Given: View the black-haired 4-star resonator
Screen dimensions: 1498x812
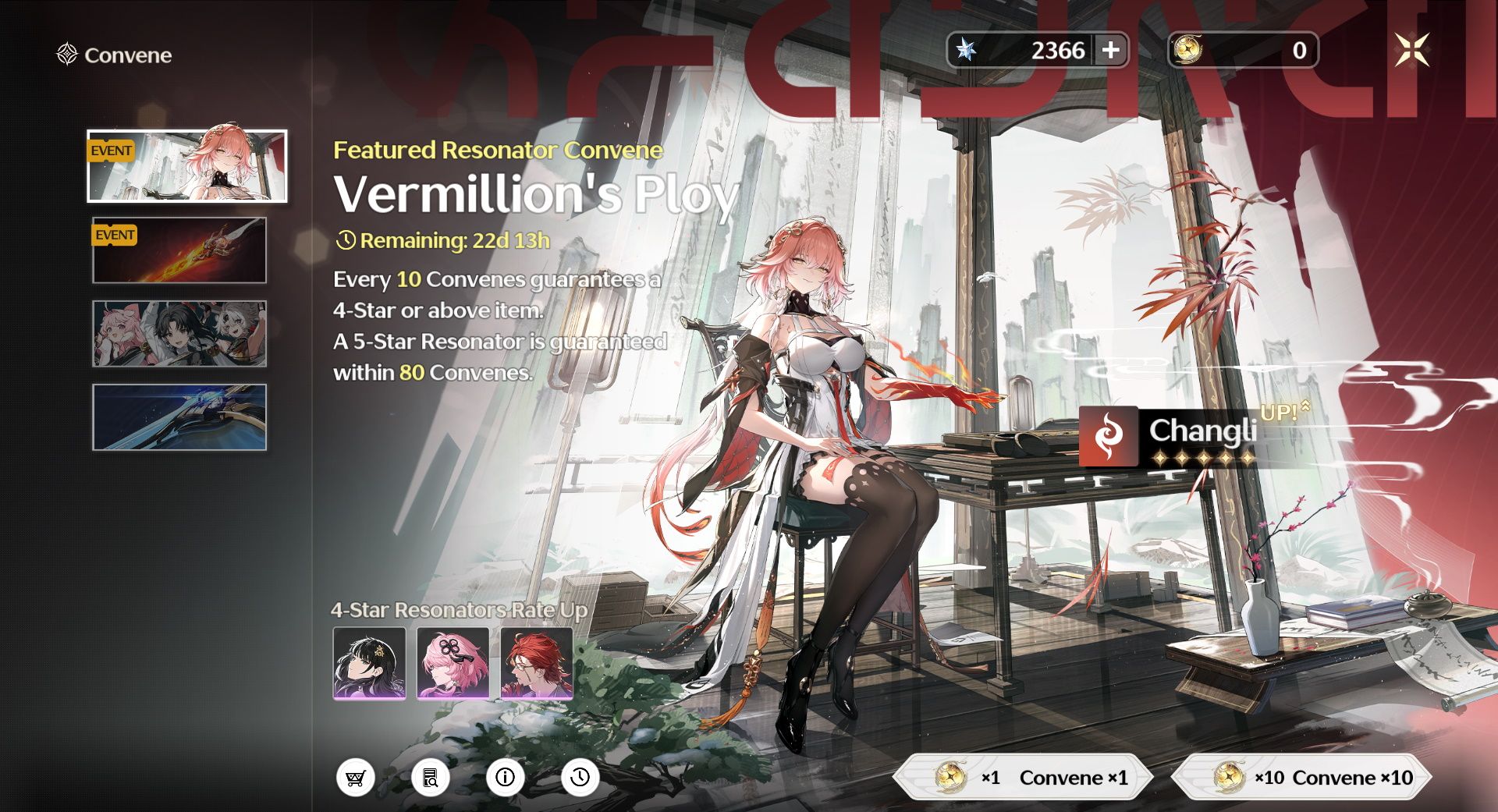Looking at the screenshot, I should click(369, 663).
